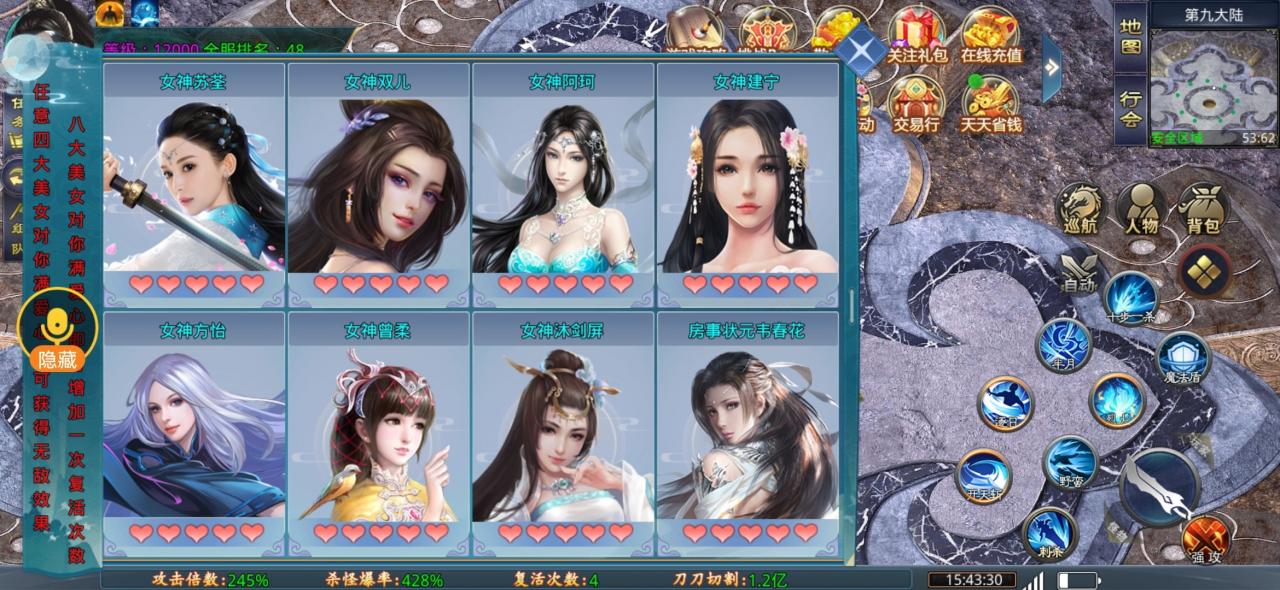Open the 人物 character sheet
Screen dimensions: 1280x590
pyautogui.click(x=1141, y=210)
